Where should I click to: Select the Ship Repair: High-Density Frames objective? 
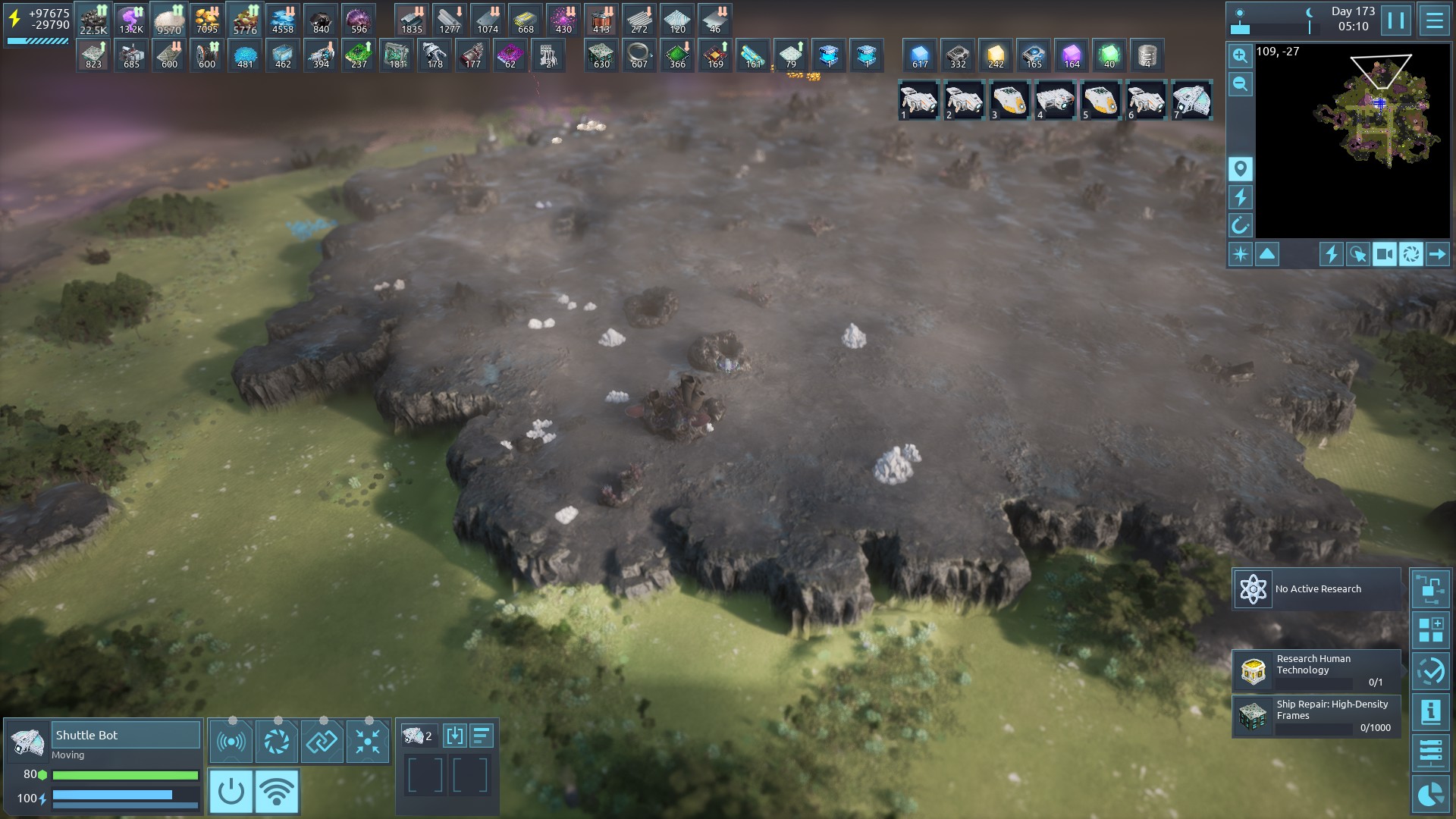(1316, 716)
